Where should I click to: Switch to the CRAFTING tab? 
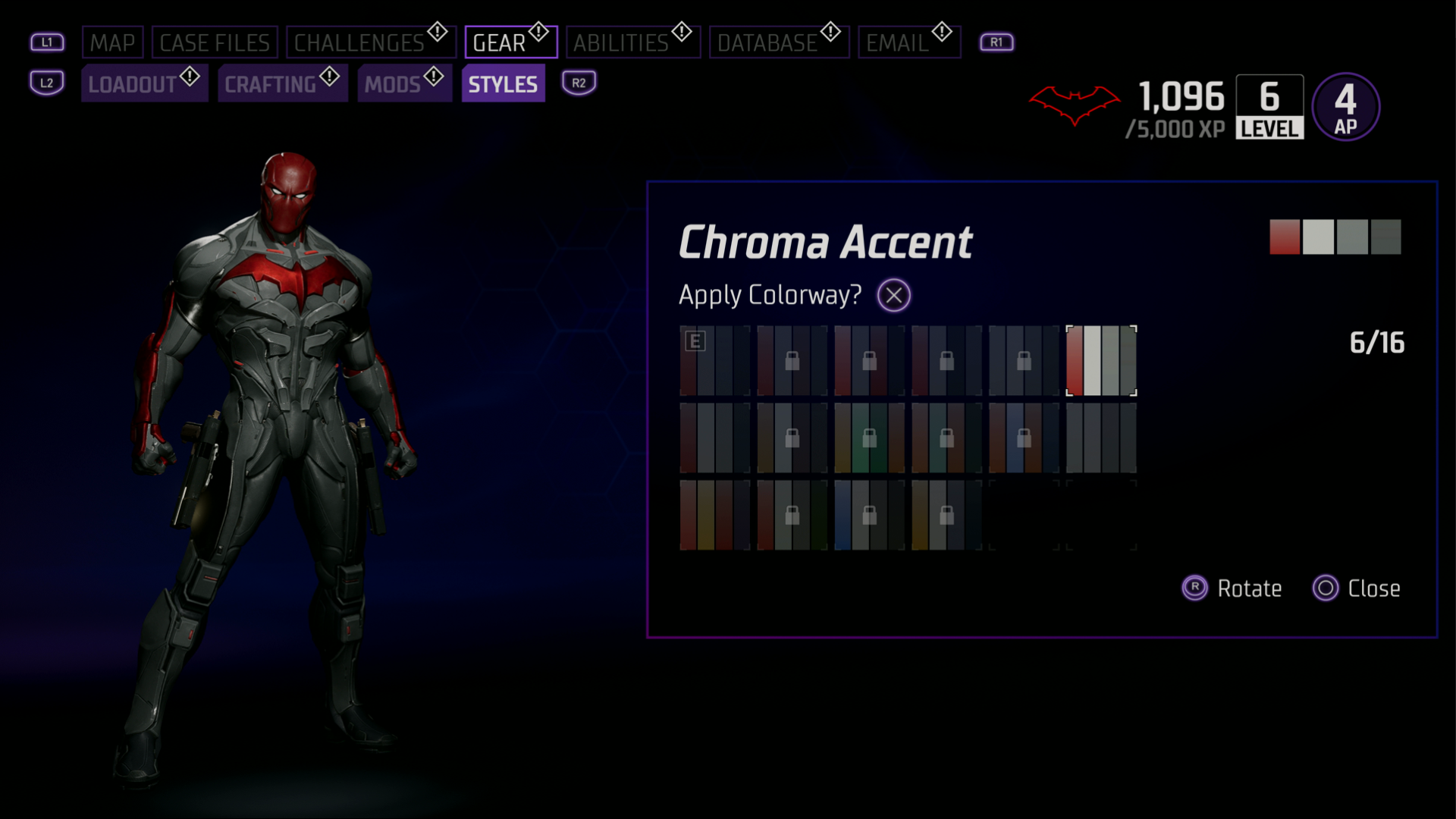coord(283,83)
